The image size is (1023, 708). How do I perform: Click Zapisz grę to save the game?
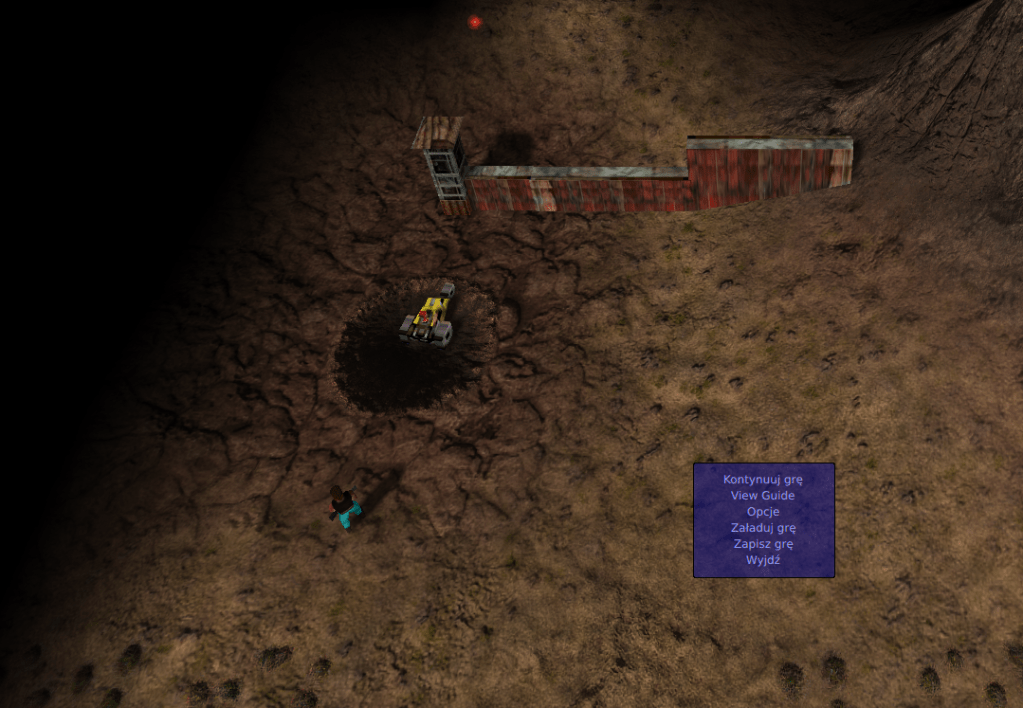pos(763,544)
